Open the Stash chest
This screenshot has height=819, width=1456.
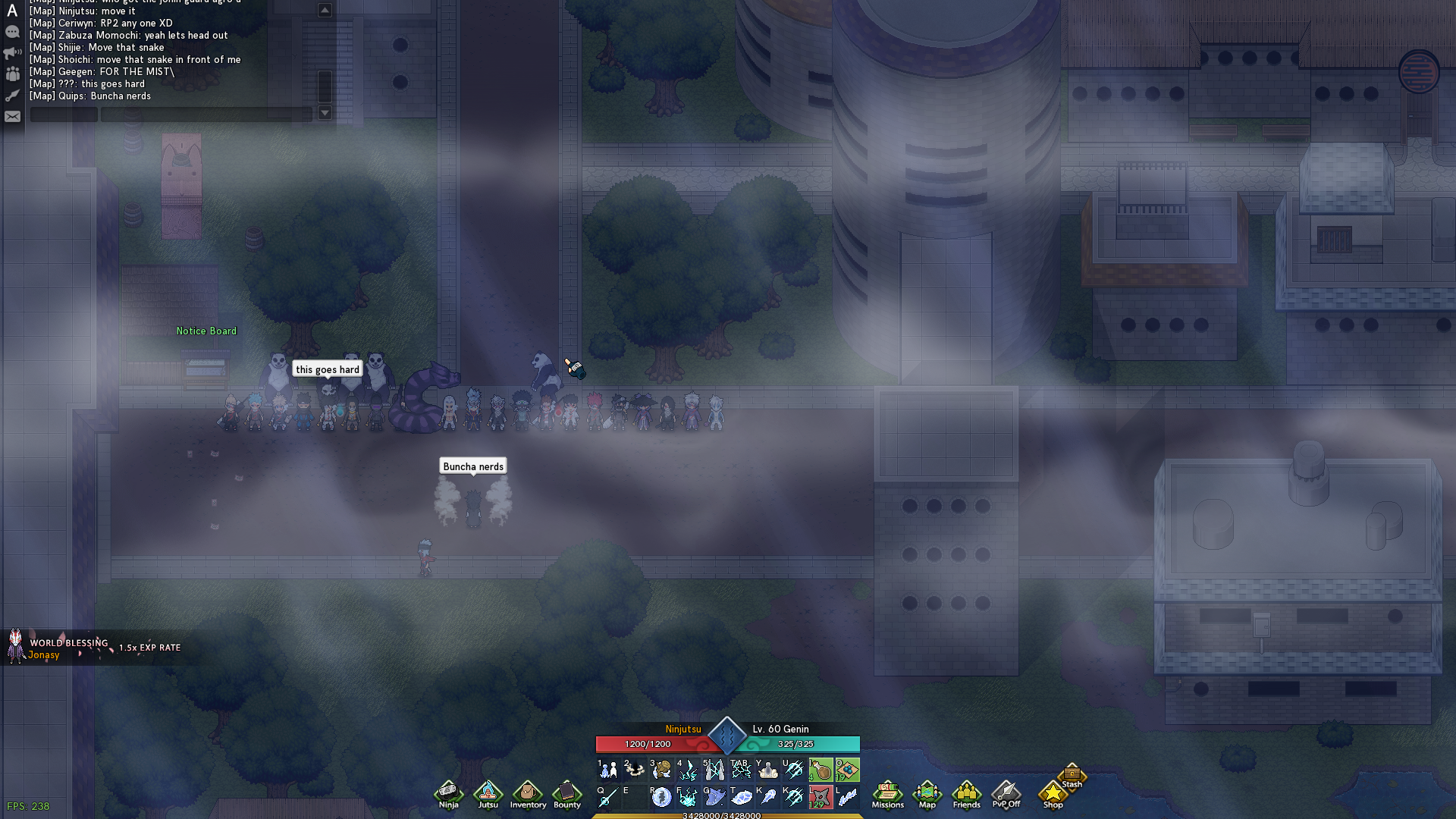tap(1072, 775)
